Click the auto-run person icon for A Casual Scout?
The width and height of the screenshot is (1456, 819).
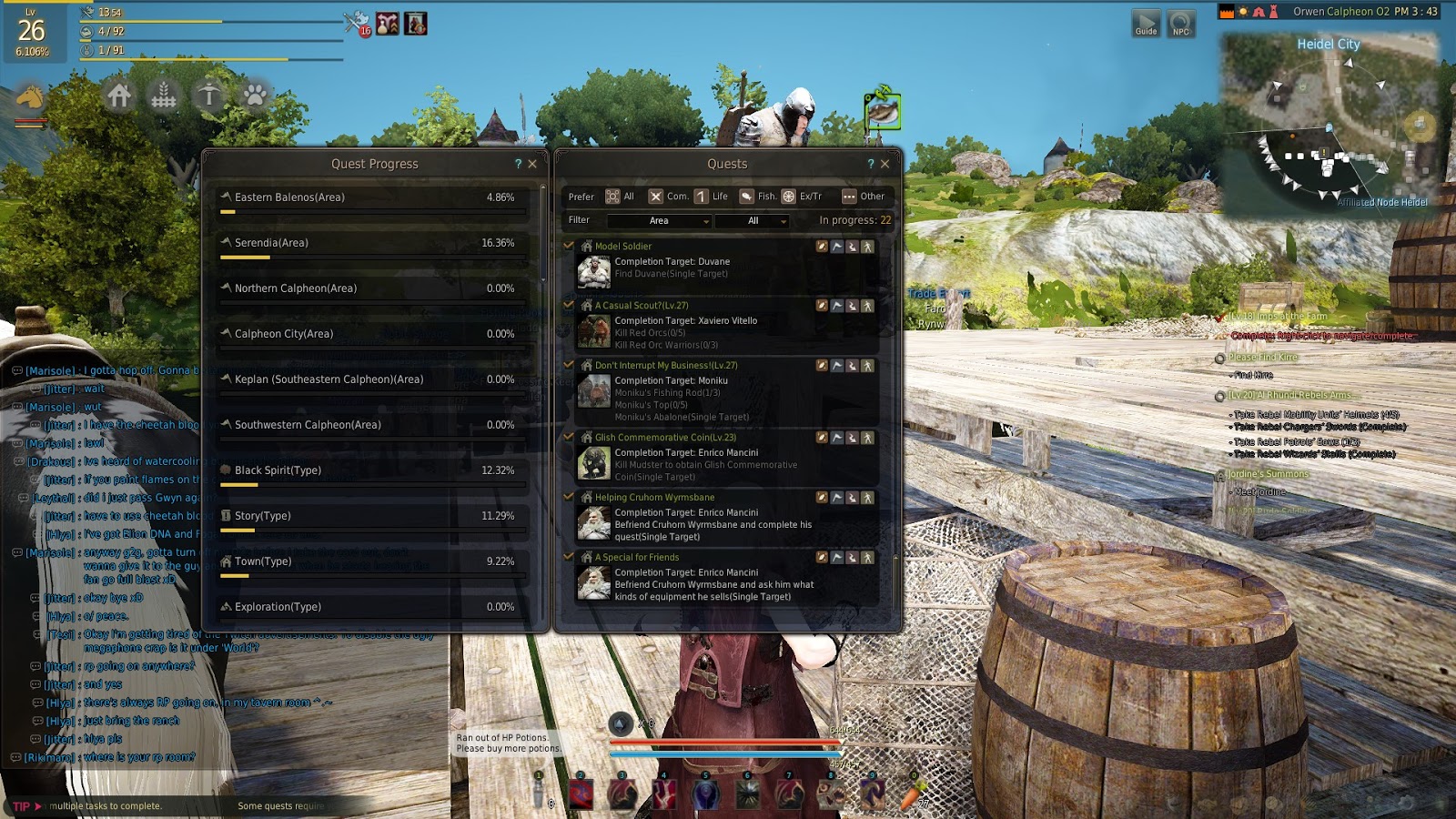[x=866, y=308]
